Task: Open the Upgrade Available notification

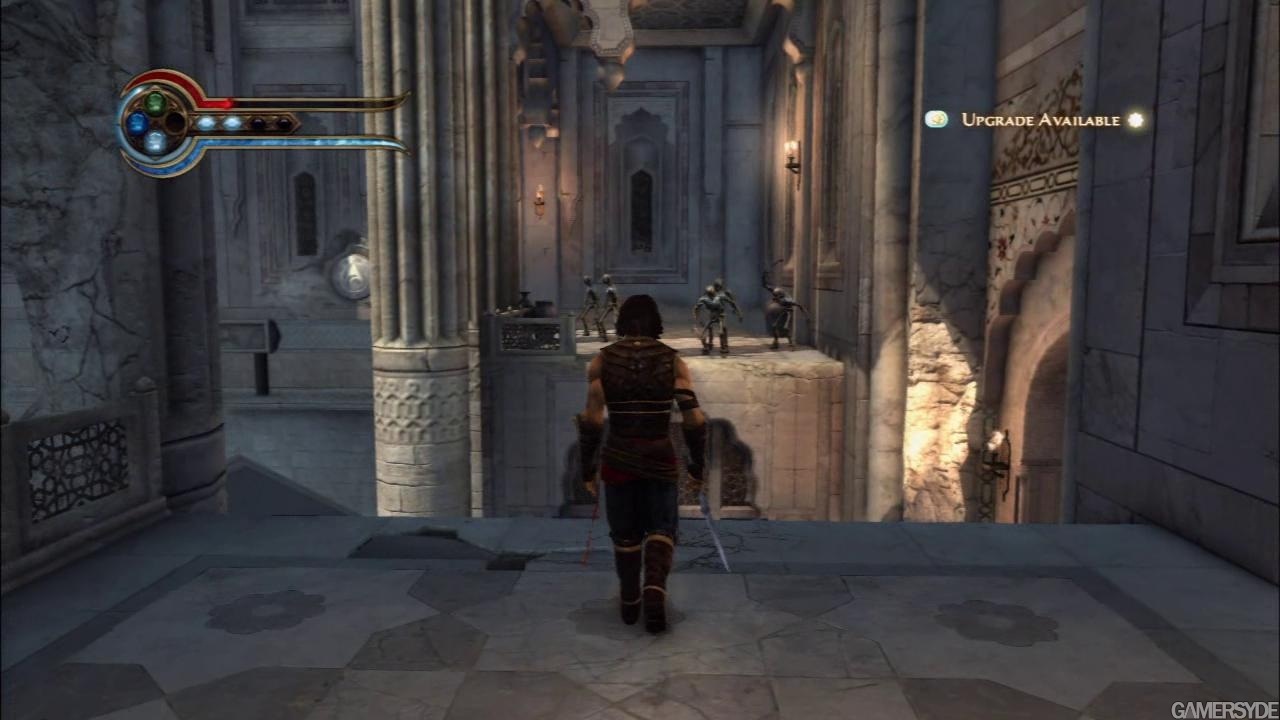Action: 1040,120
